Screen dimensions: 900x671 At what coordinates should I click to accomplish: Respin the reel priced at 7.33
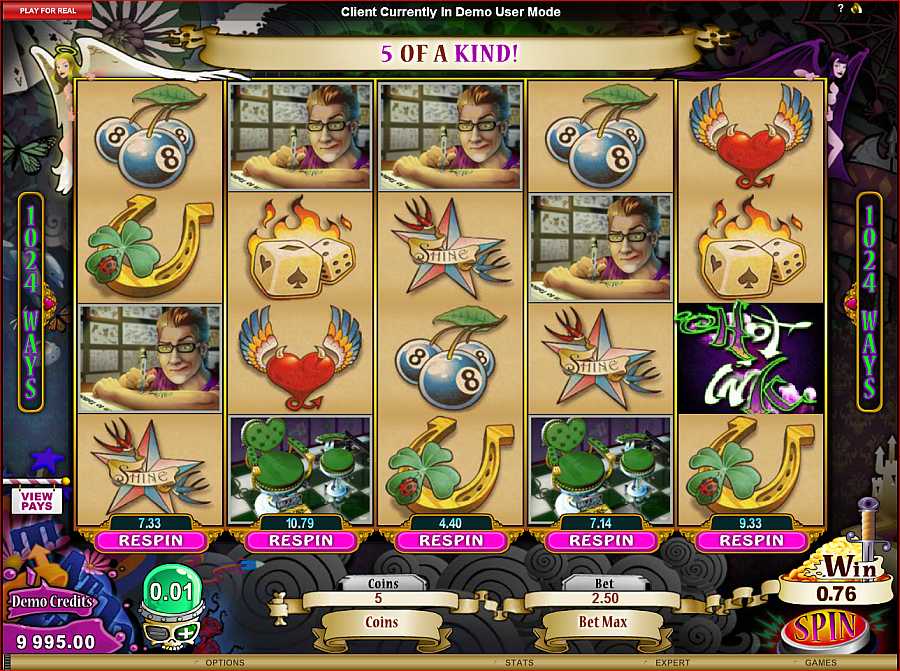(150, 540)
